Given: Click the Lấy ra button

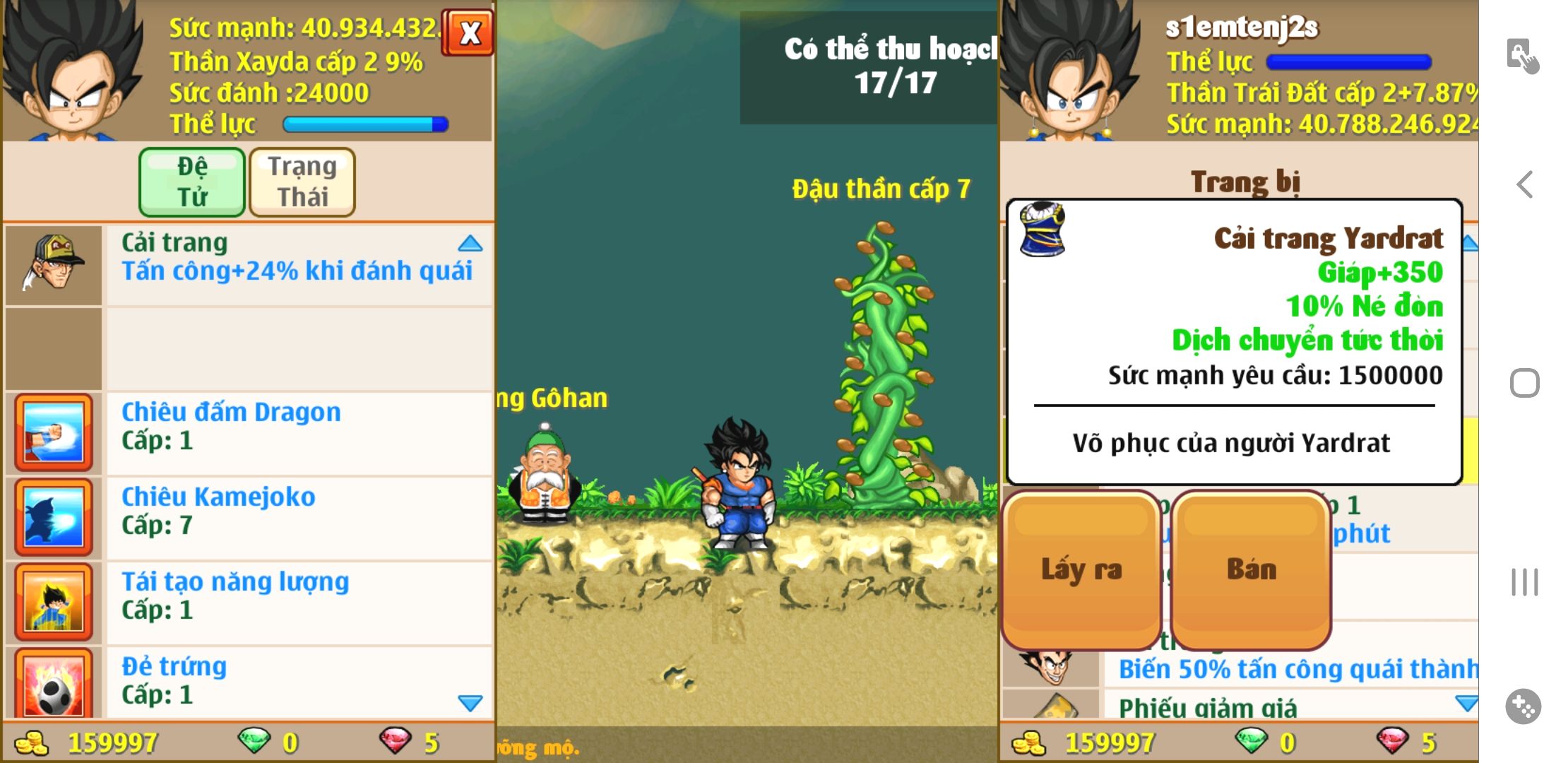Looking at the screenshot, I should 1081,569.
